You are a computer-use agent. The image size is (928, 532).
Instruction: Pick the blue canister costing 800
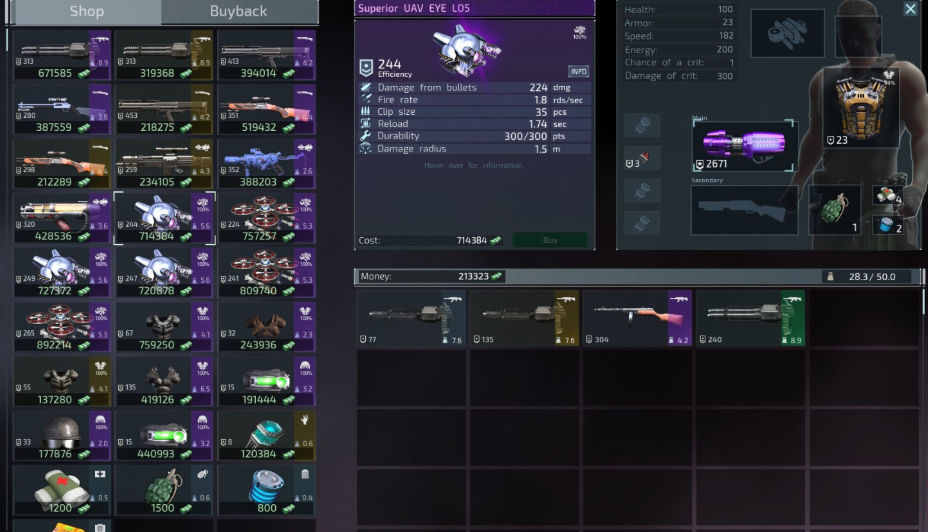pos(266,489)
